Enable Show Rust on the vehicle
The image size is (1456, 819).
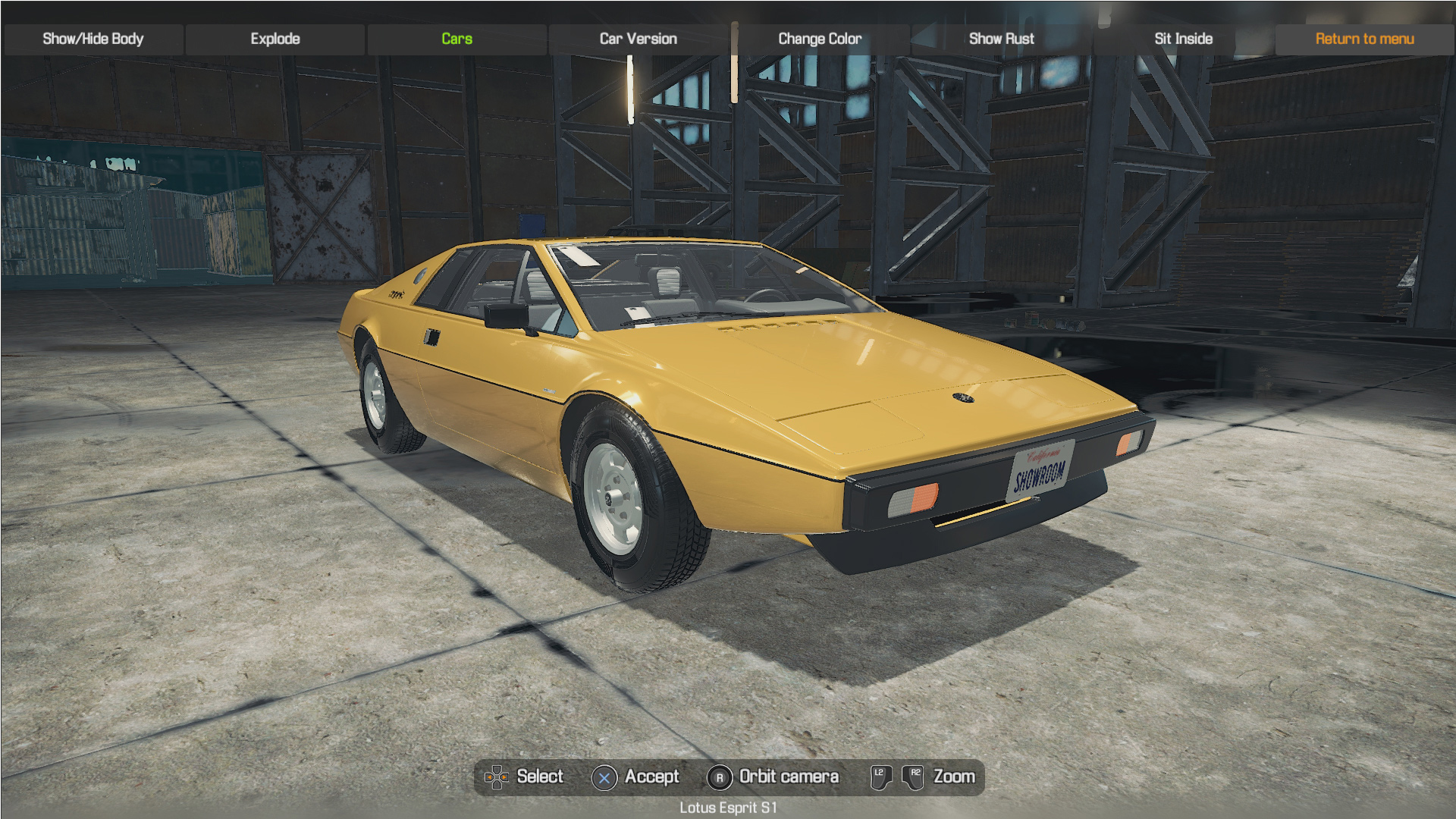tap(1001, 39)
